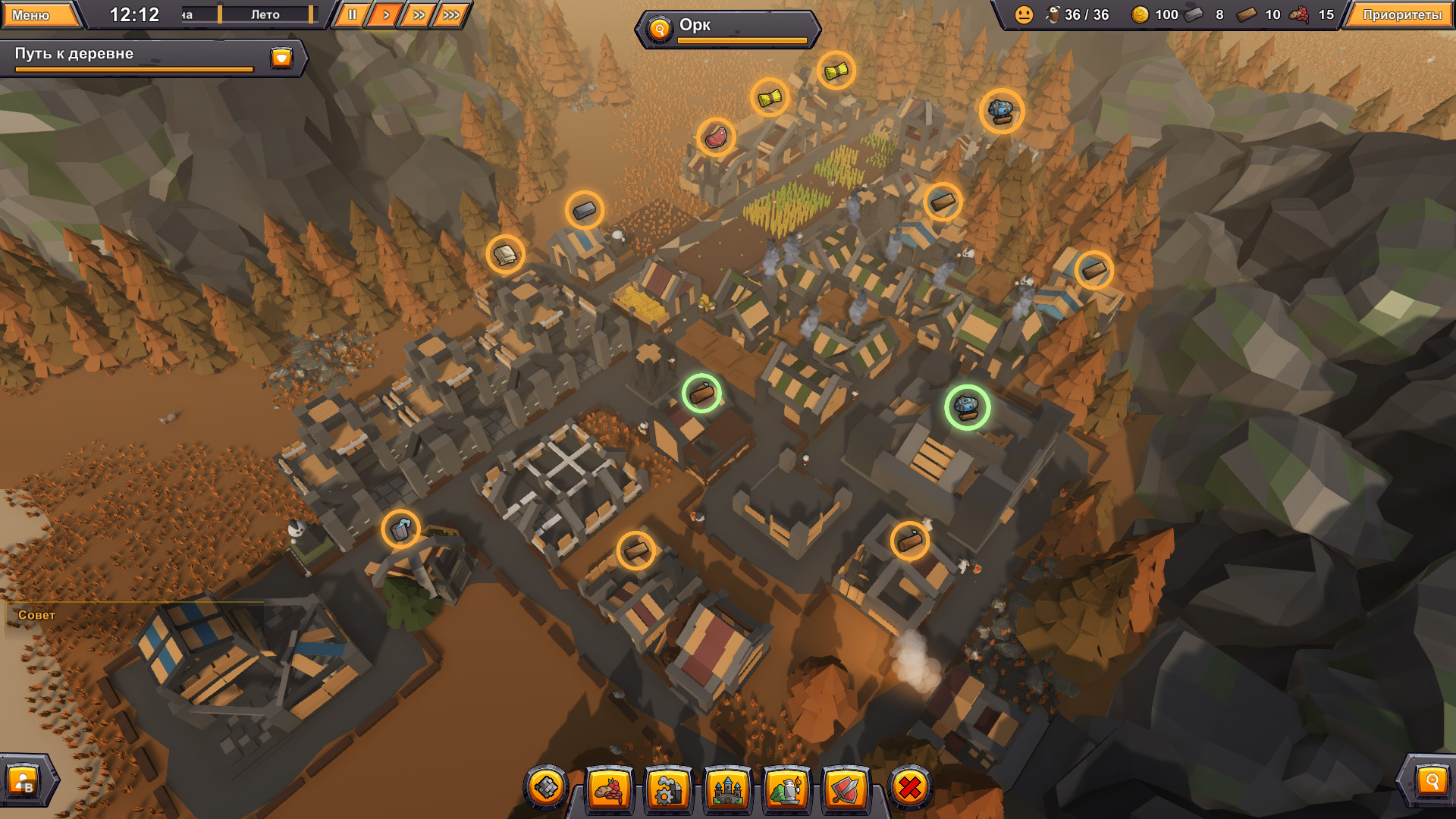Enable fastest game speed
The width and height of the screenshot is (1456, 819).
(x=451, y=13)
